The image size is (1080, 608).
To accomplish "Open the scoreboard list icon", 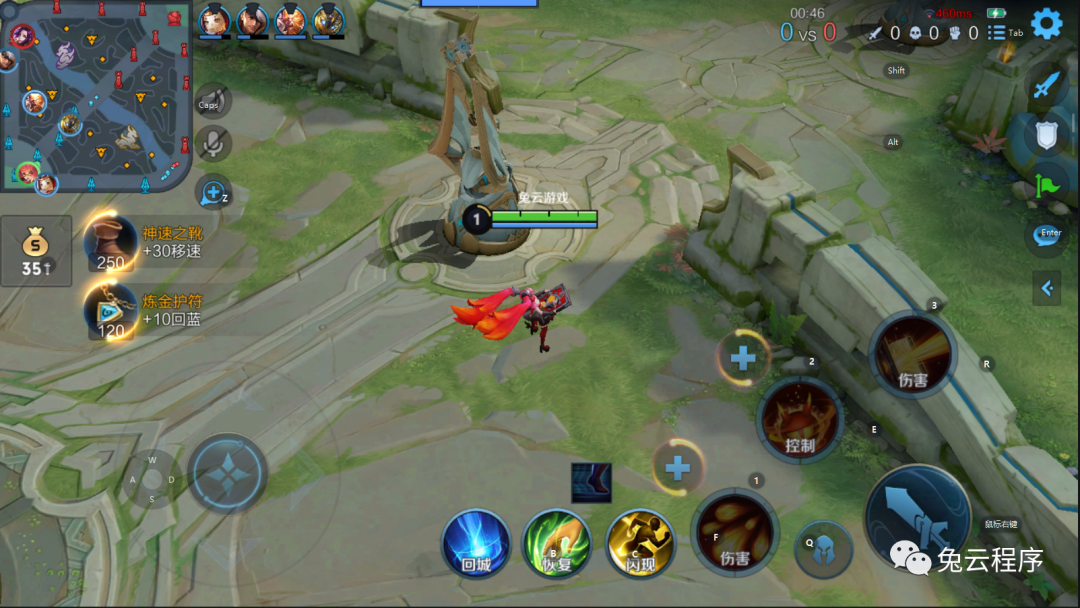I will coord(996,33).
